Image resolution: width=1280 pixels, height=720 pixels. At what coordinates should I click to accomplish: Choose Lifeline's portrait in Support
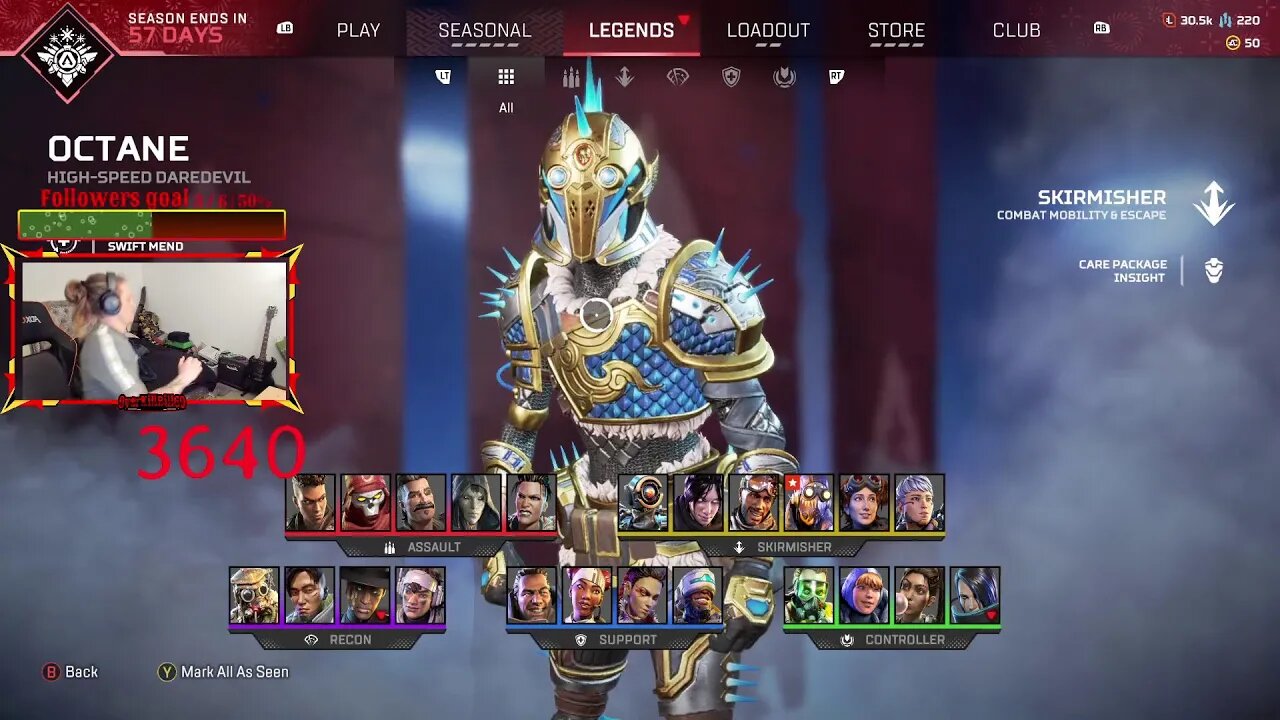point(587,596)
